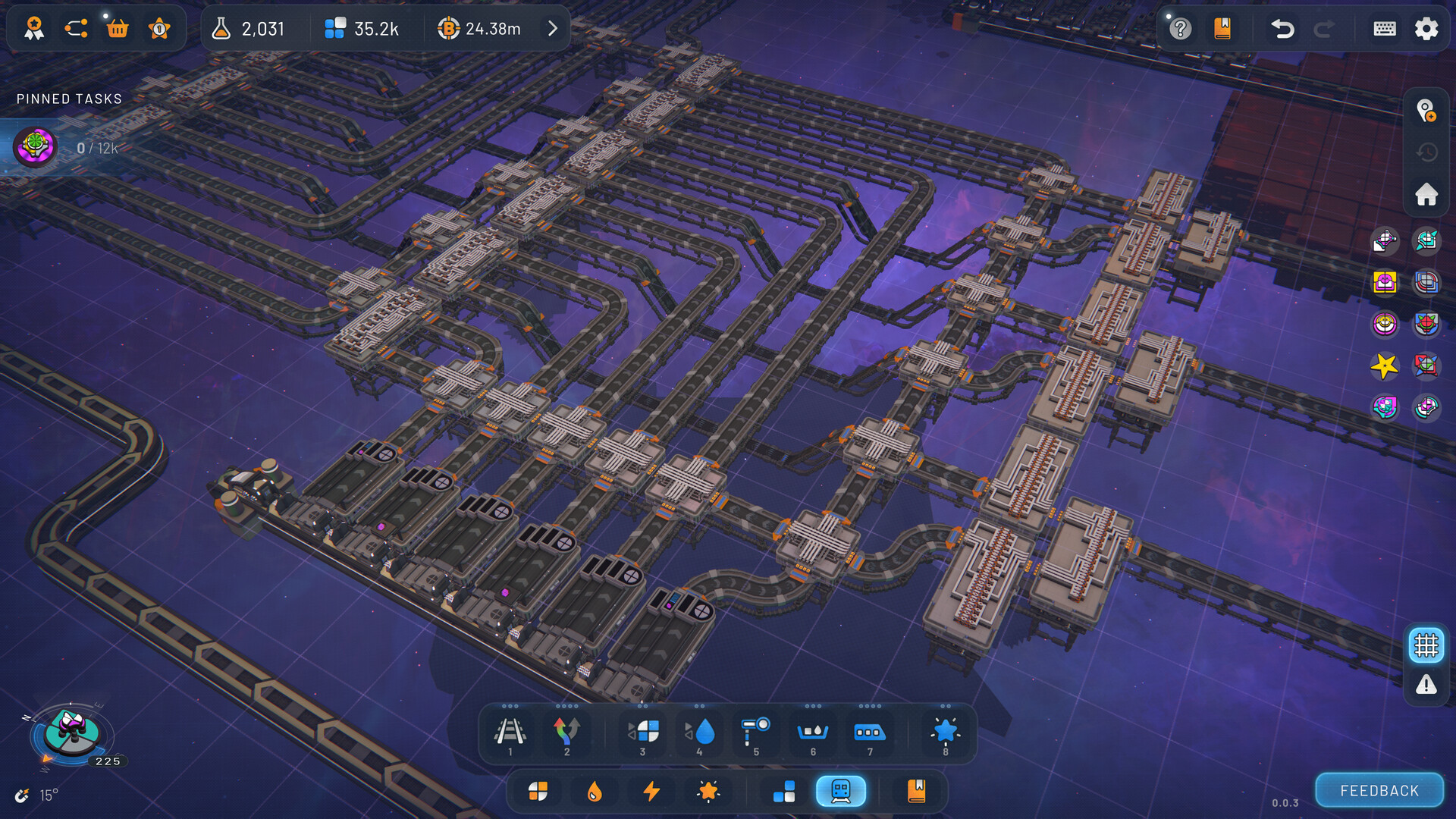Switch to the trains category tab
Screen dimensions: 1456x819
[840, 791]
